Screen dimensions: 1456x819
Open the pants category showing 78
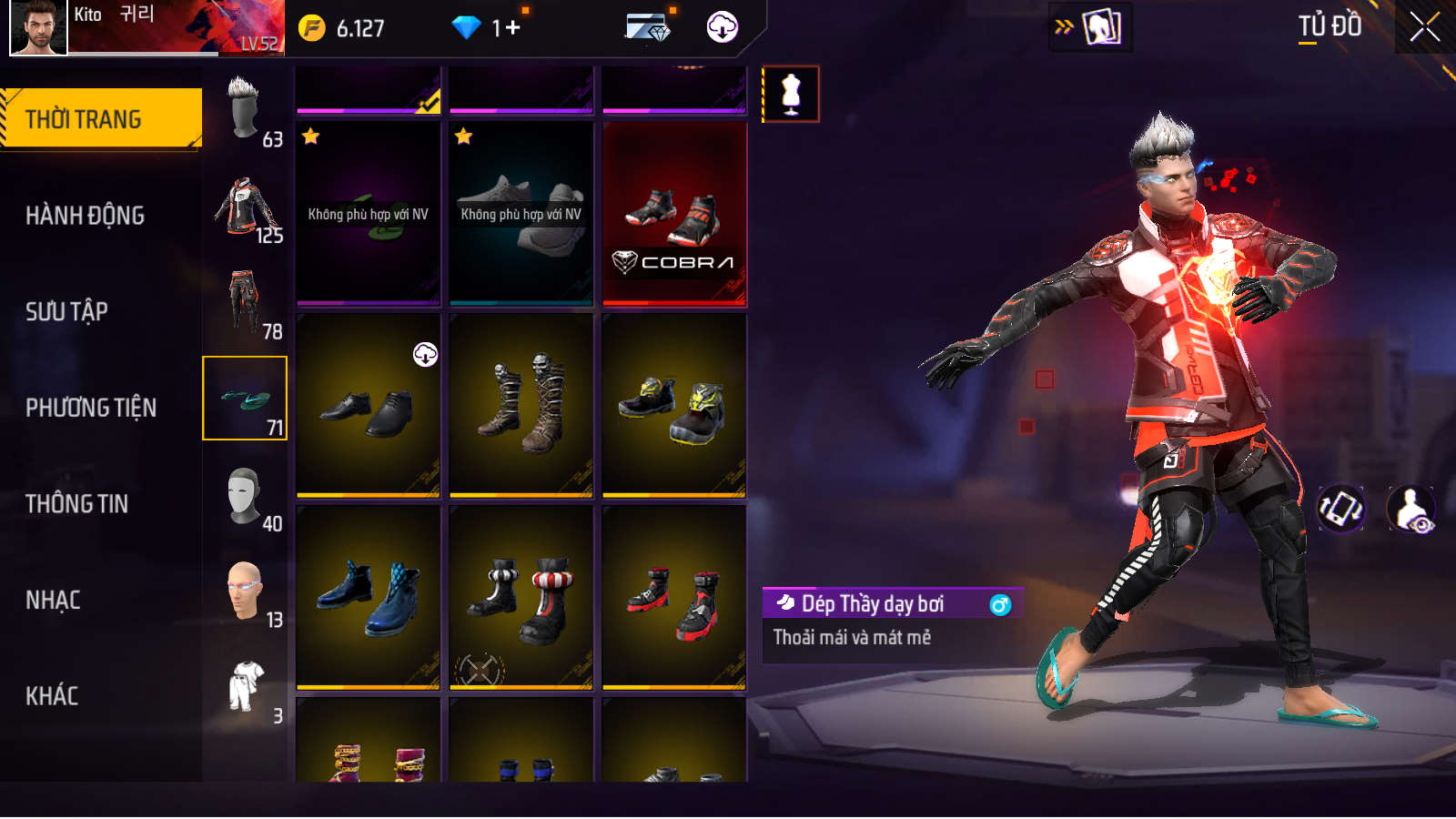tap(245, 303)
